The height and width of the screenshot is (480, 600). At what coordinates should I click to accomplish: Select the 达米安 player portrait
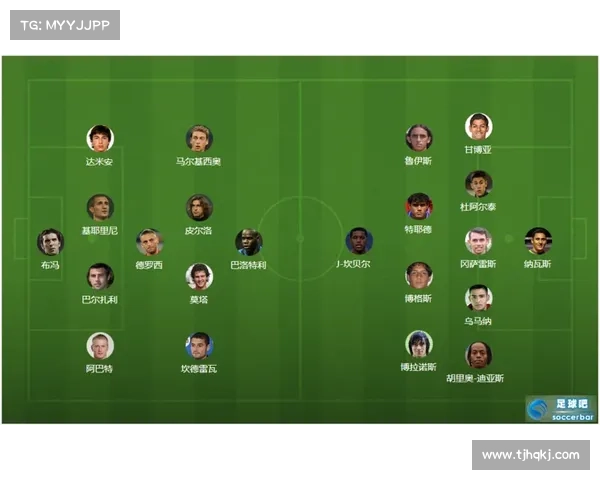coord(99,138)
